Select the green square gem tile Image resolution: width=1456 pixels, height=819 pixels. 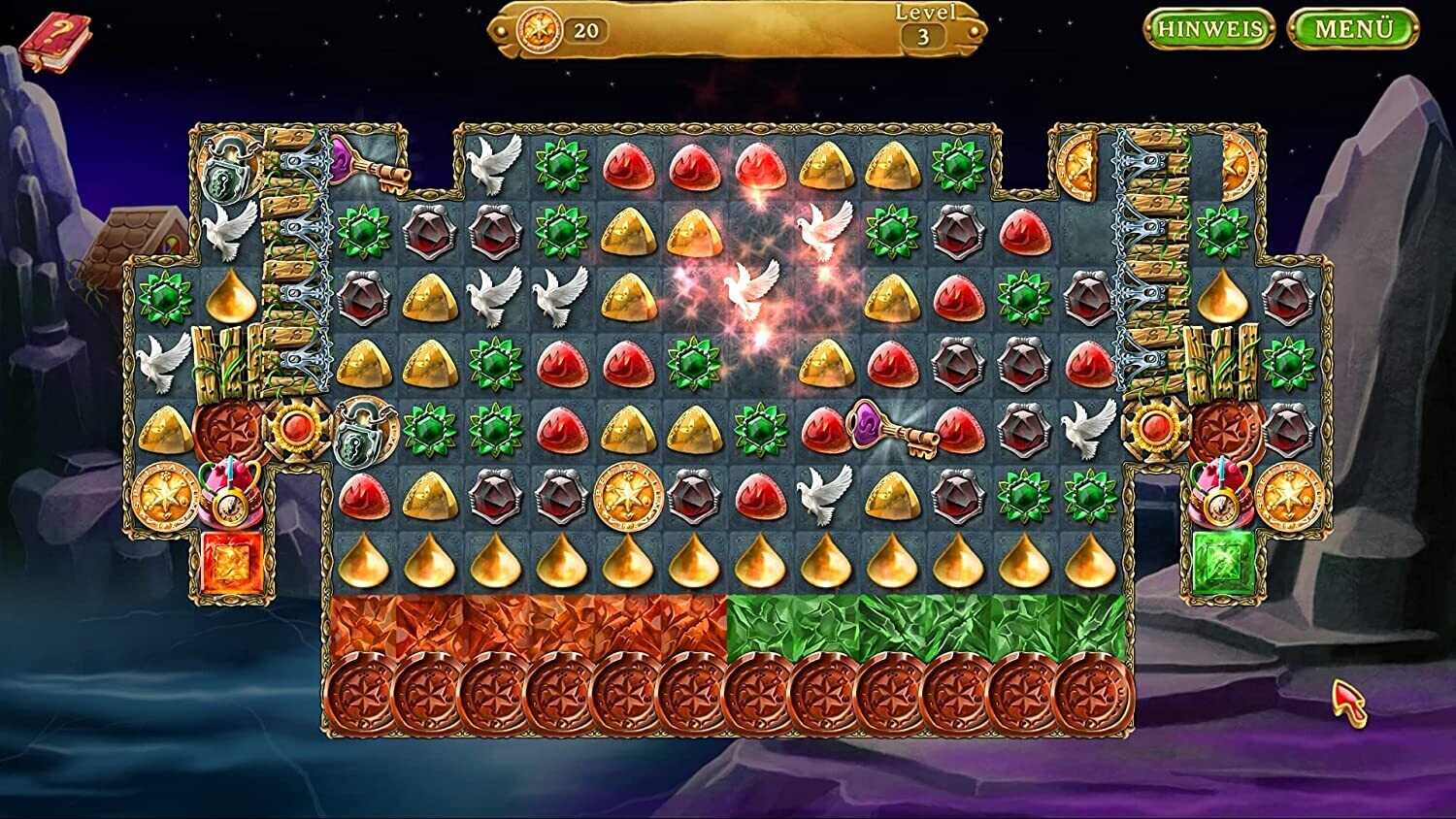(1223, 563)
